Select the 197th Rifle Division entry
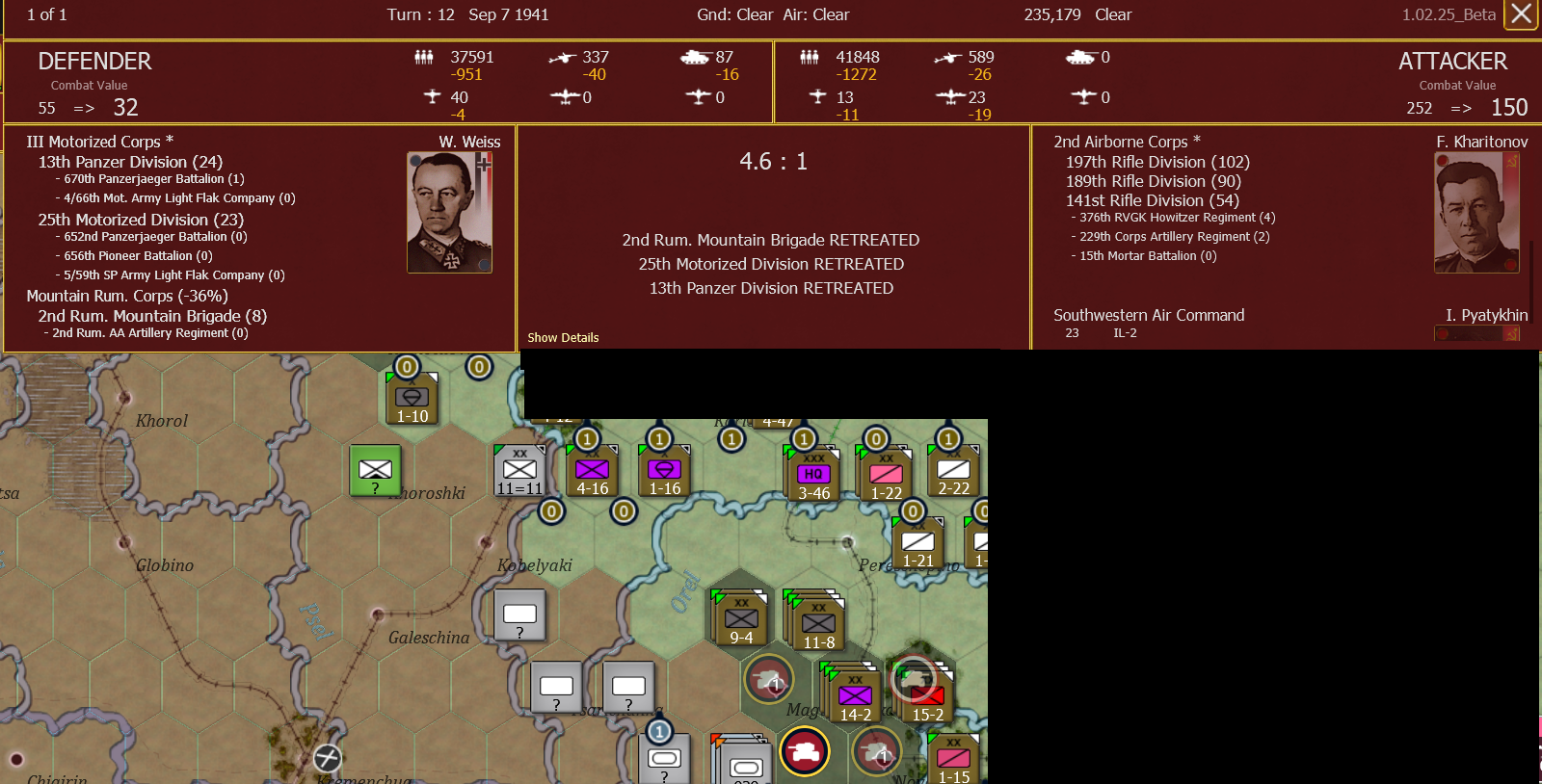This screenshot has width=1542, height=784. 1156,162
